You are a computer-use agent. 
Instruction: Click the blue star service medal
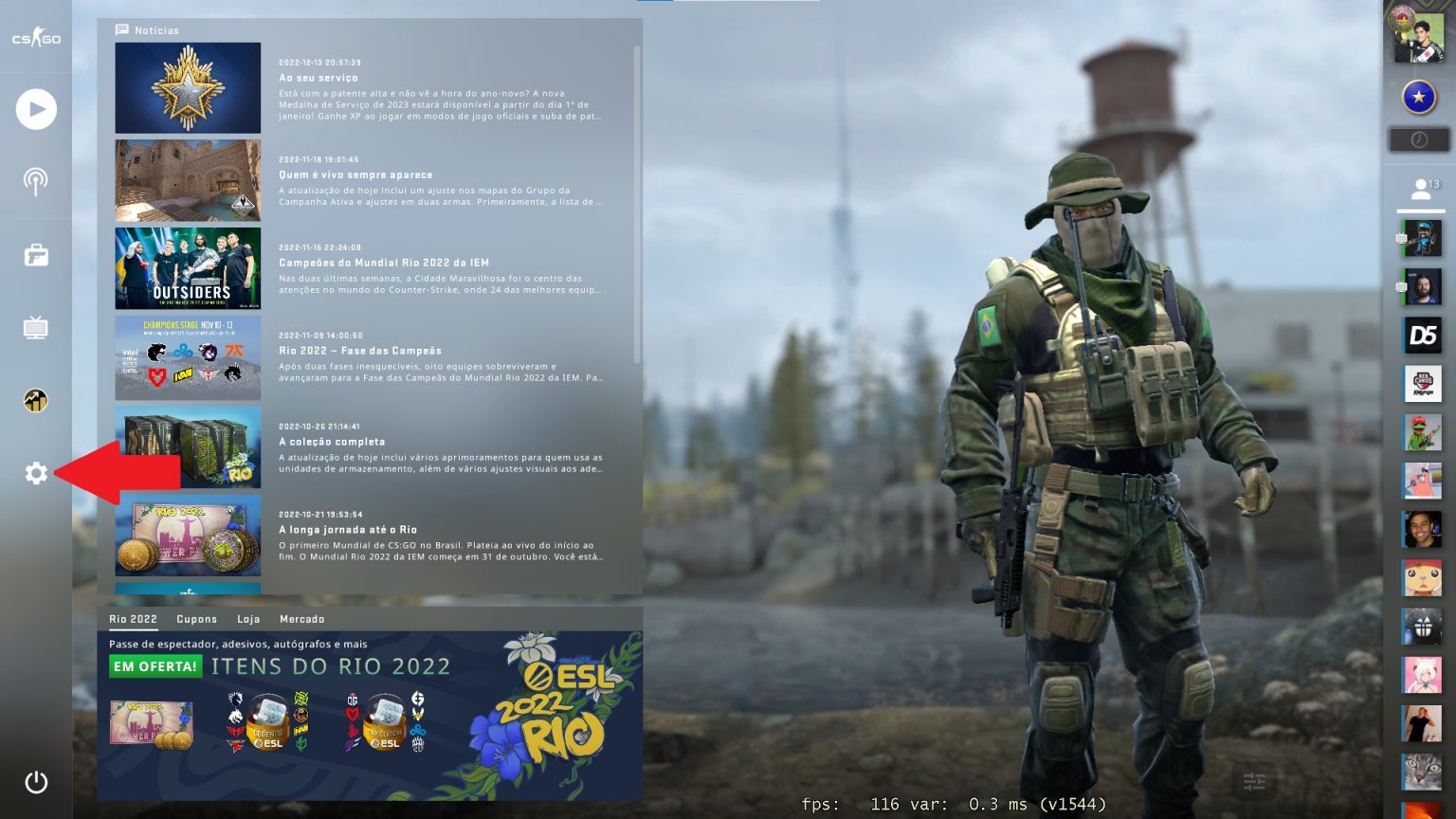(x=1418, y=95)
